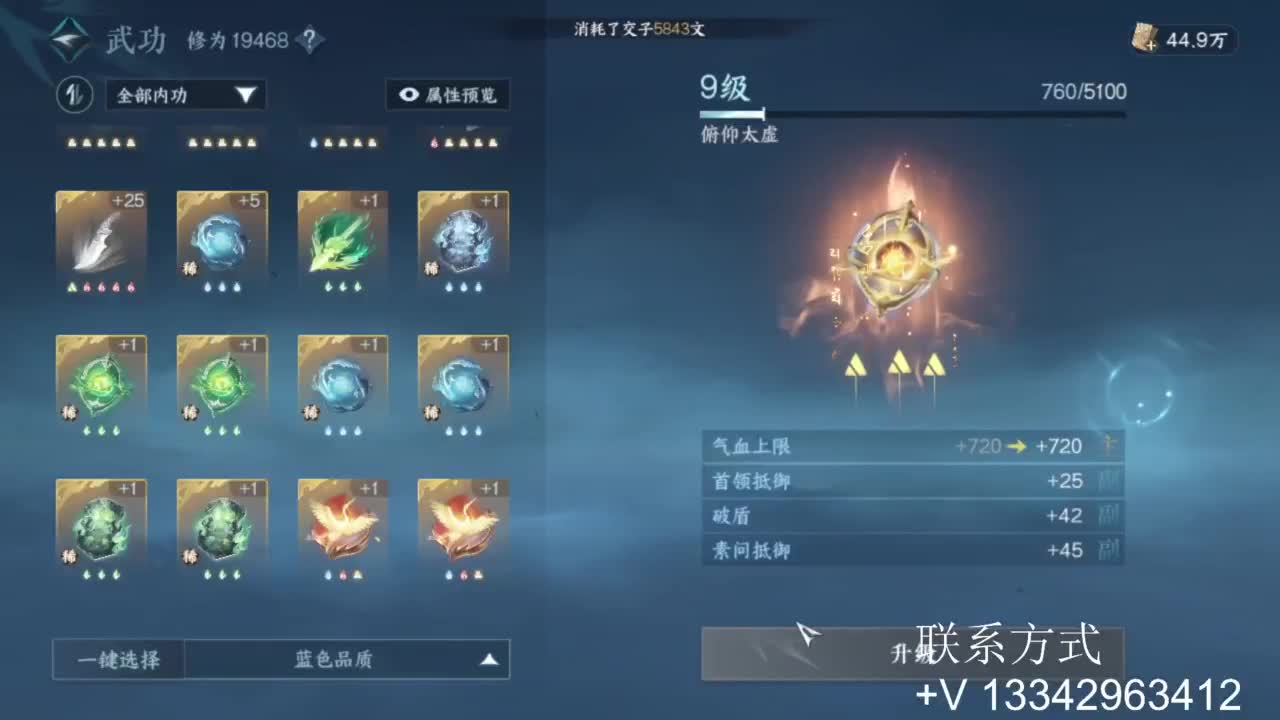Click the 气血上限 attribute row
Viewport: 1280px width, 720px height.
point(913,446)
